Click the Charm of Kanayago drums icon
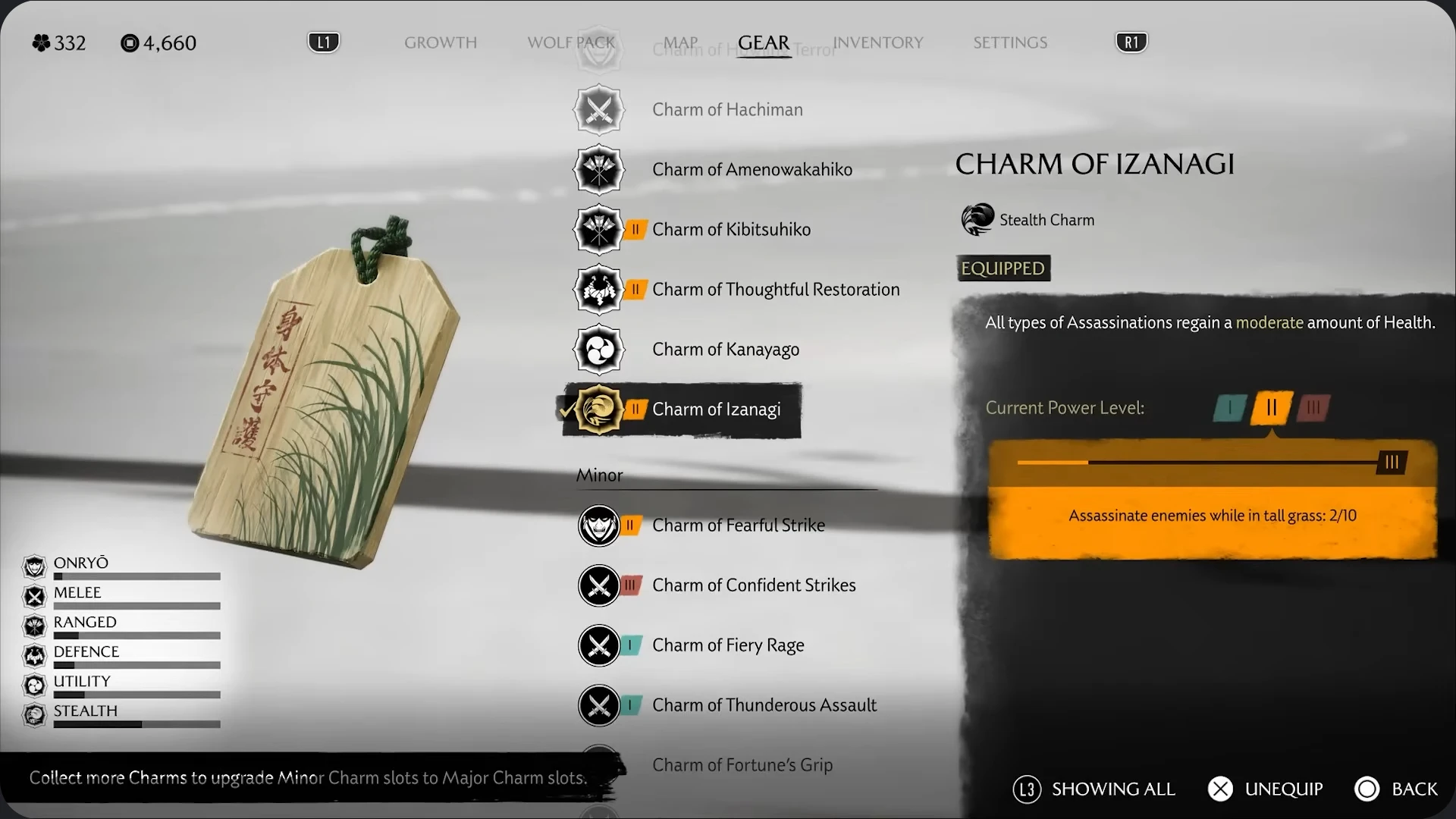Screen dimensions: 1456x819 coord(598,349)
